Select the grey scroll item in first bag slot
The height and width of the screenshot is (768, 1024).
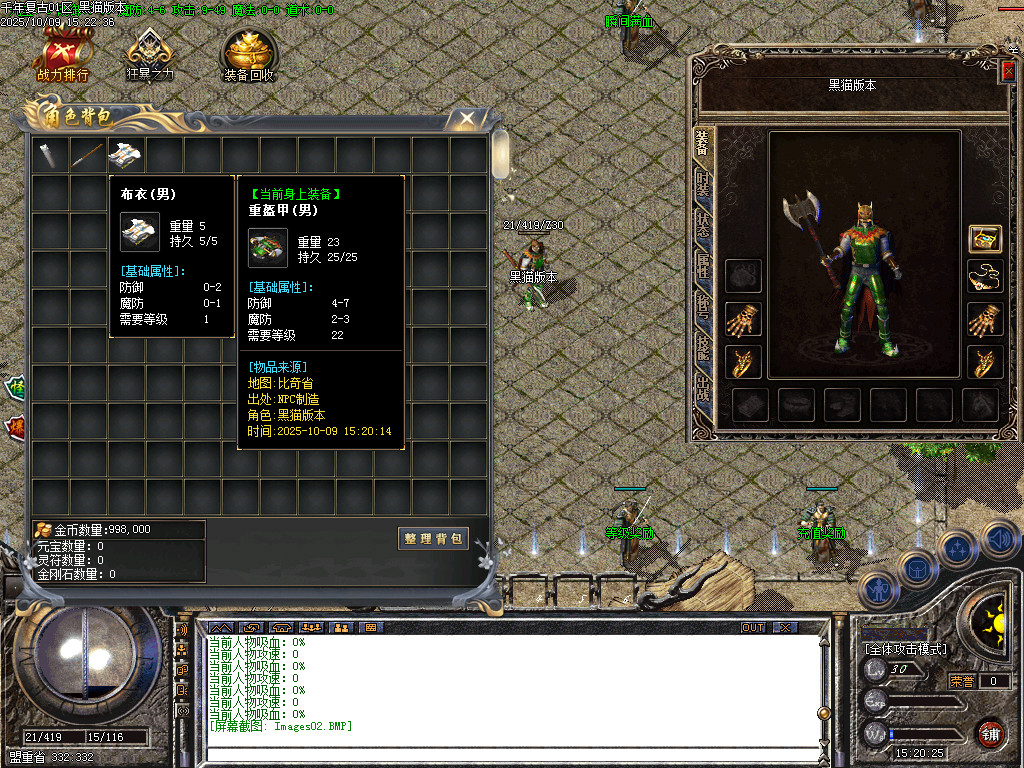pyautogui.click(x=49, y=154)
